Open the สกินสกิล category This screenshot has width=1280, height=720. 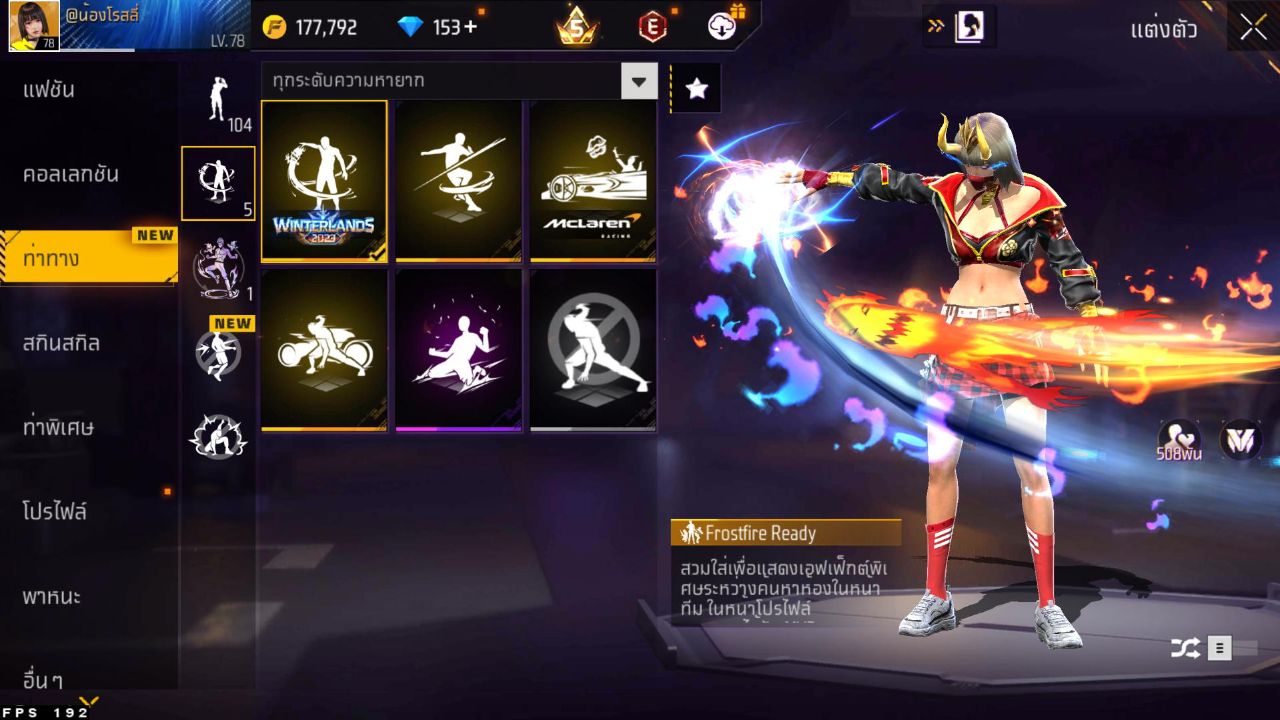tap(61, 343)
